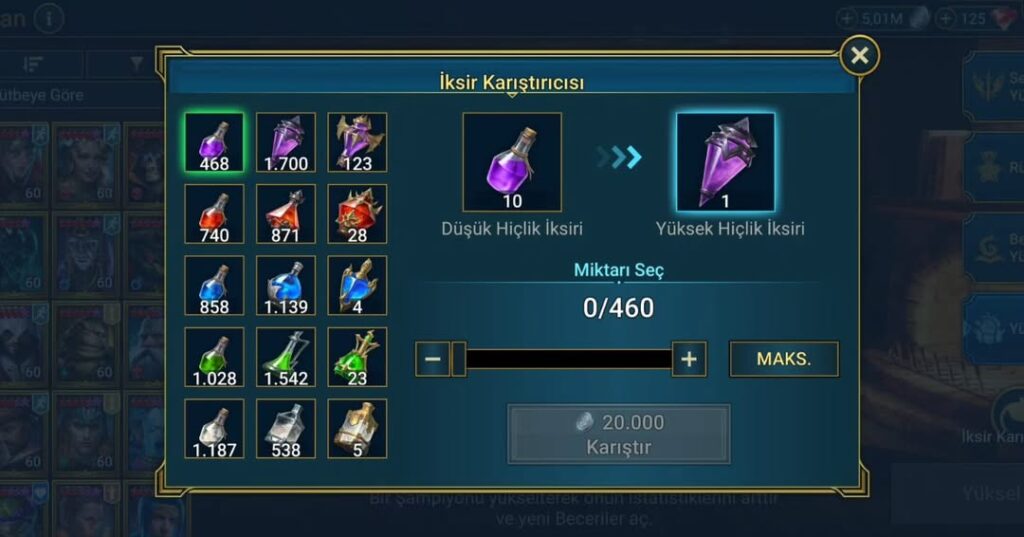Click the MAKS. button

(784, 359)
